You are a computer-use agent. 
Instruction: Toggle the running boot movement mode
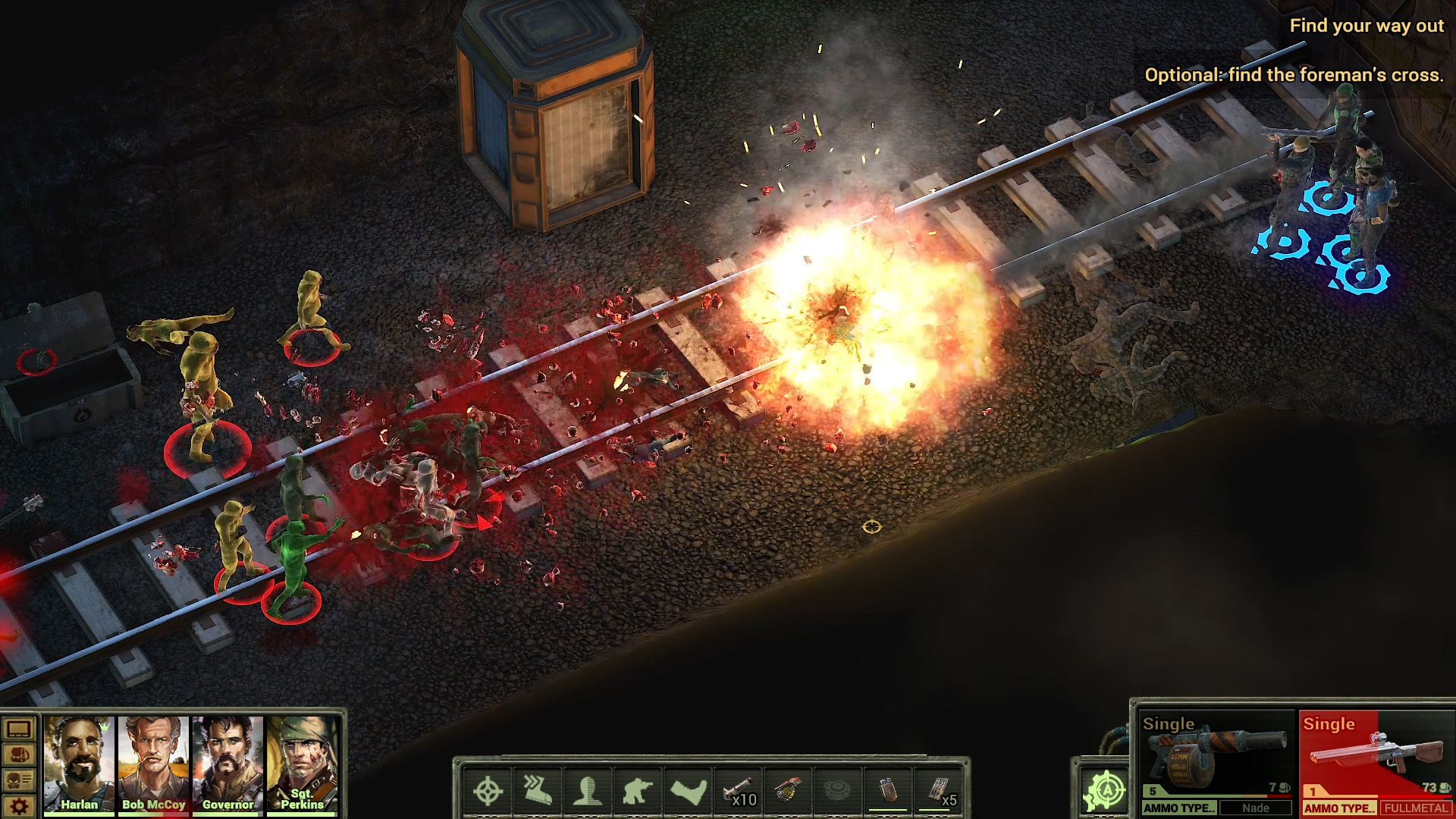tap(538, 792)
